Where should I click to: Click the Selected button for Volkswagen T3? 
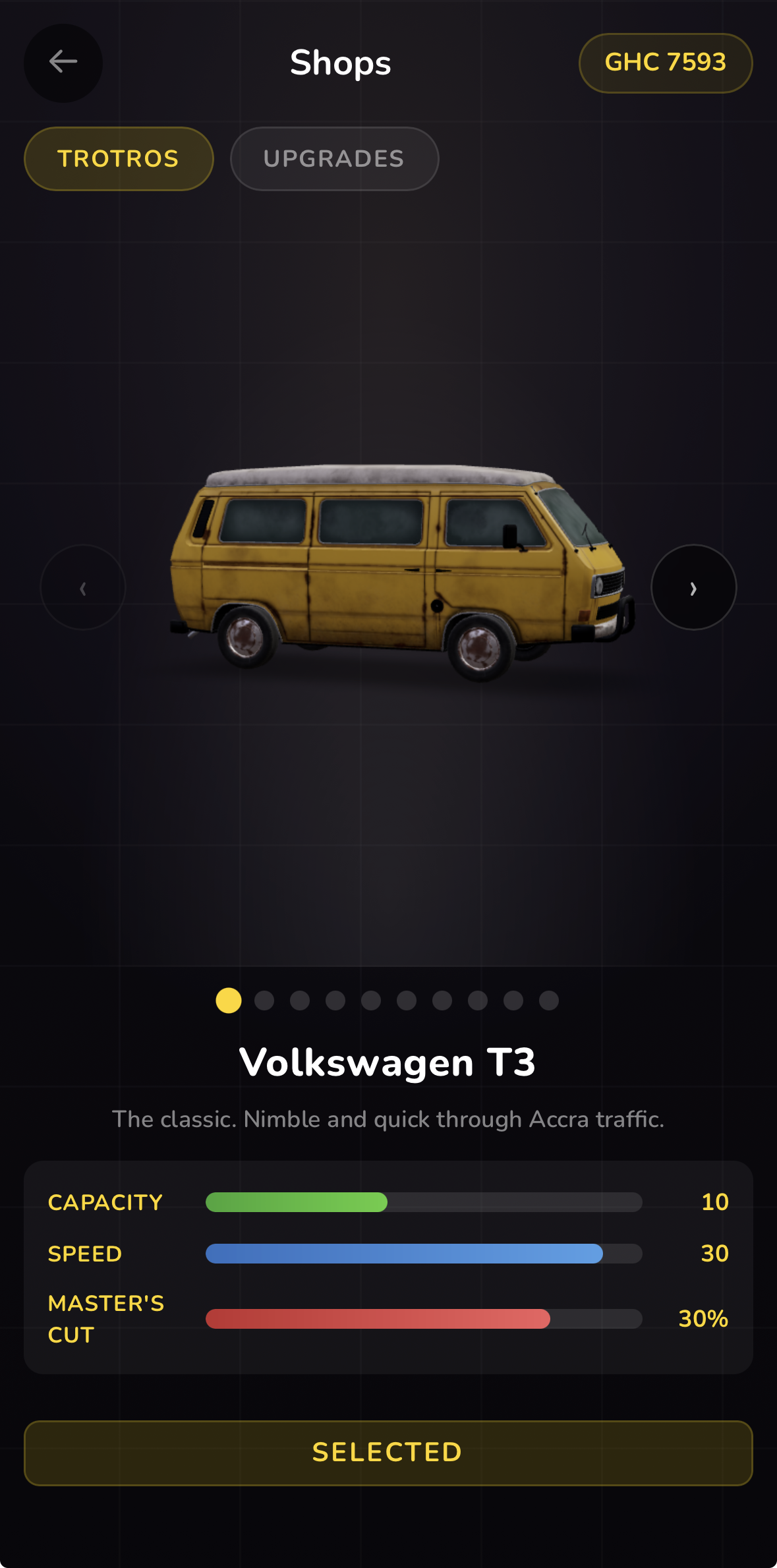tap(388, 1453)
